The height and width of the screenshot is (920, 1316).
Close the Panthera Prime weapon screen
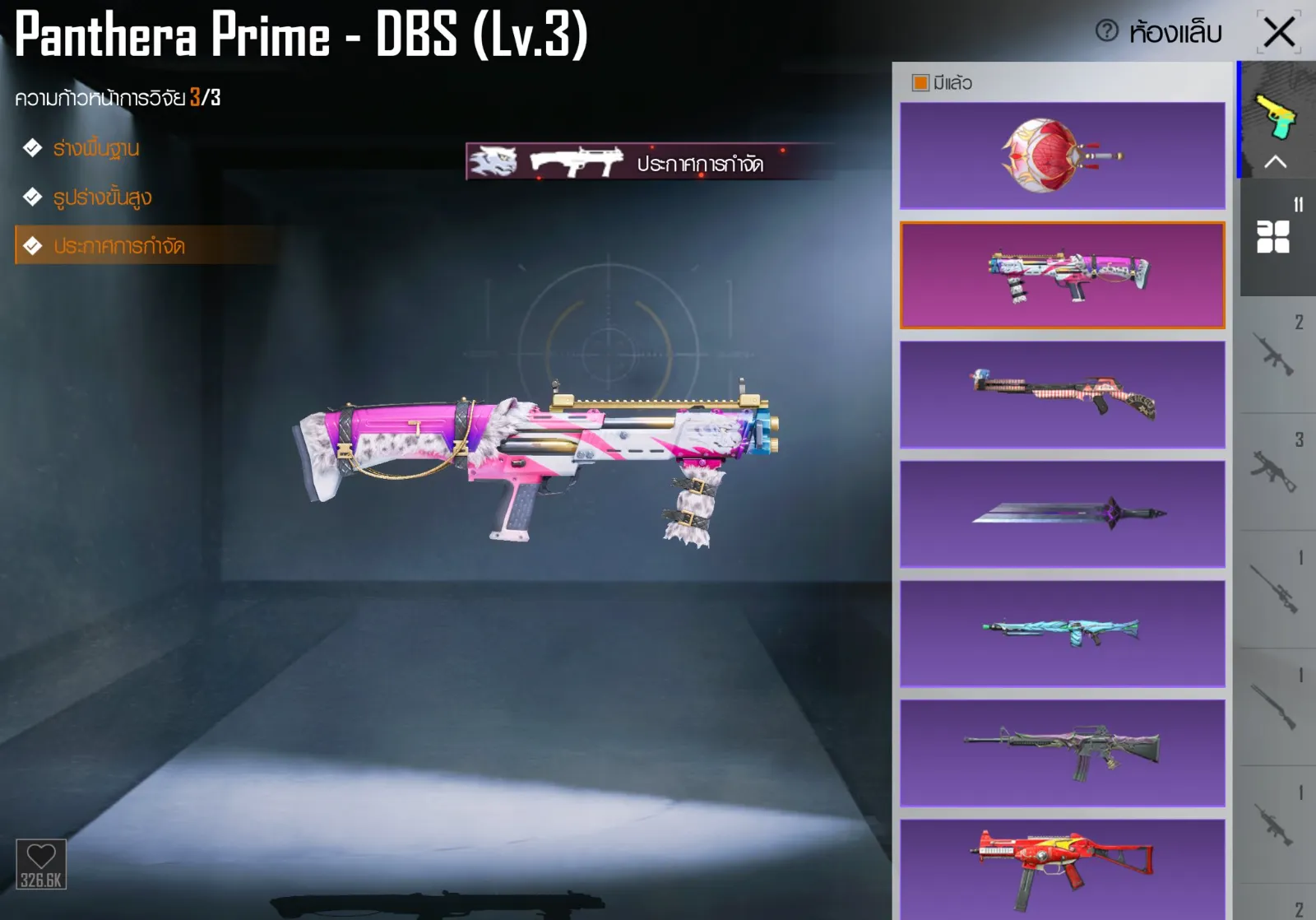[1279, 33]
